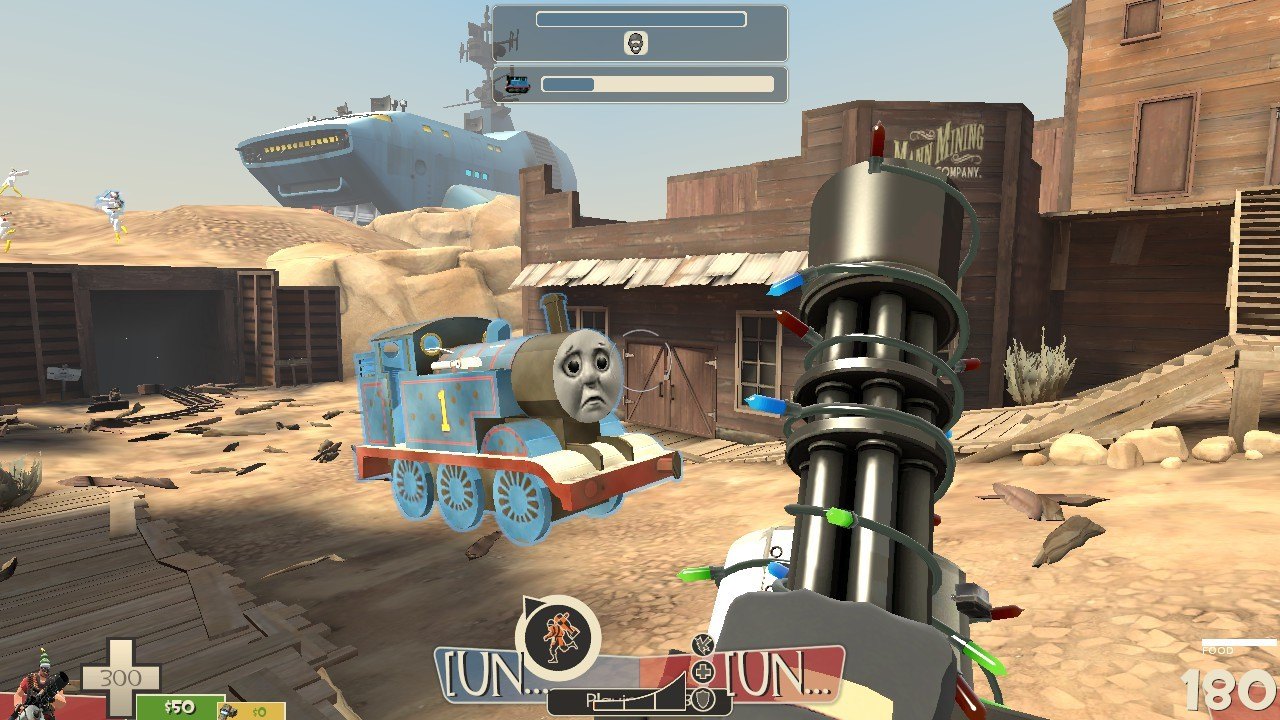Select the Thomas tank engine boss icon
Viewport: 1280px width, 720px height.
(x=517, y=84)
